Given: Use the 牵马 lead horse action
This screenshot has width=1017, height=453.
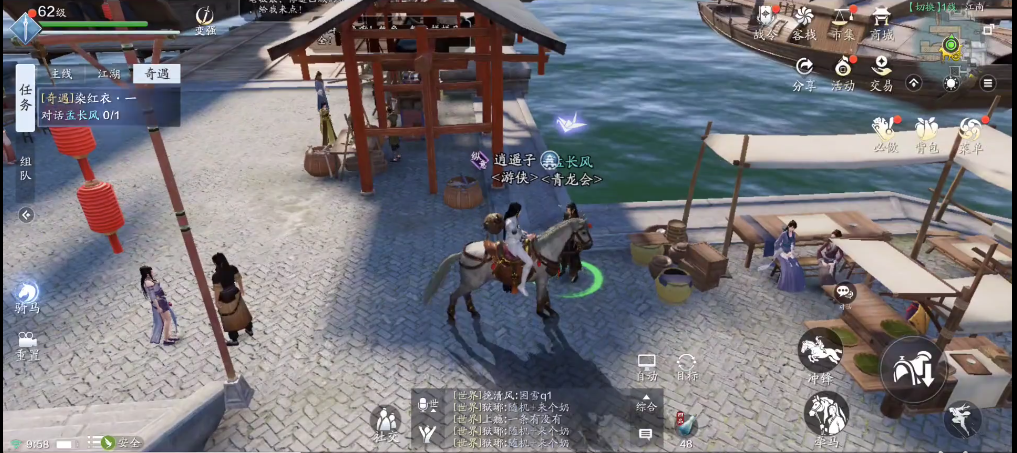Looking at the screenshot, I should [826, 415].
